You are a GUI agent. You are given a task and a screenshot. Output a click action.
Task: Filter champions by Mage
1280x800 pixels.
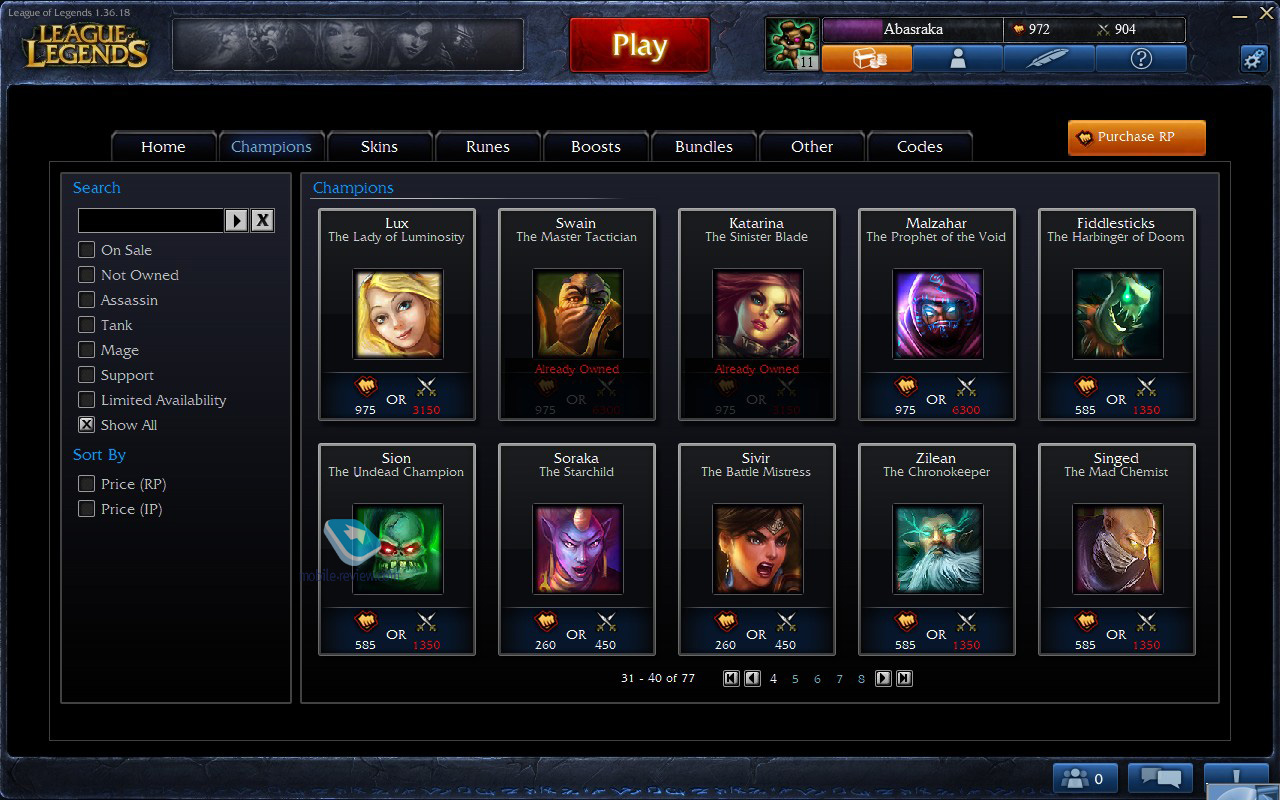pos(87,350)
